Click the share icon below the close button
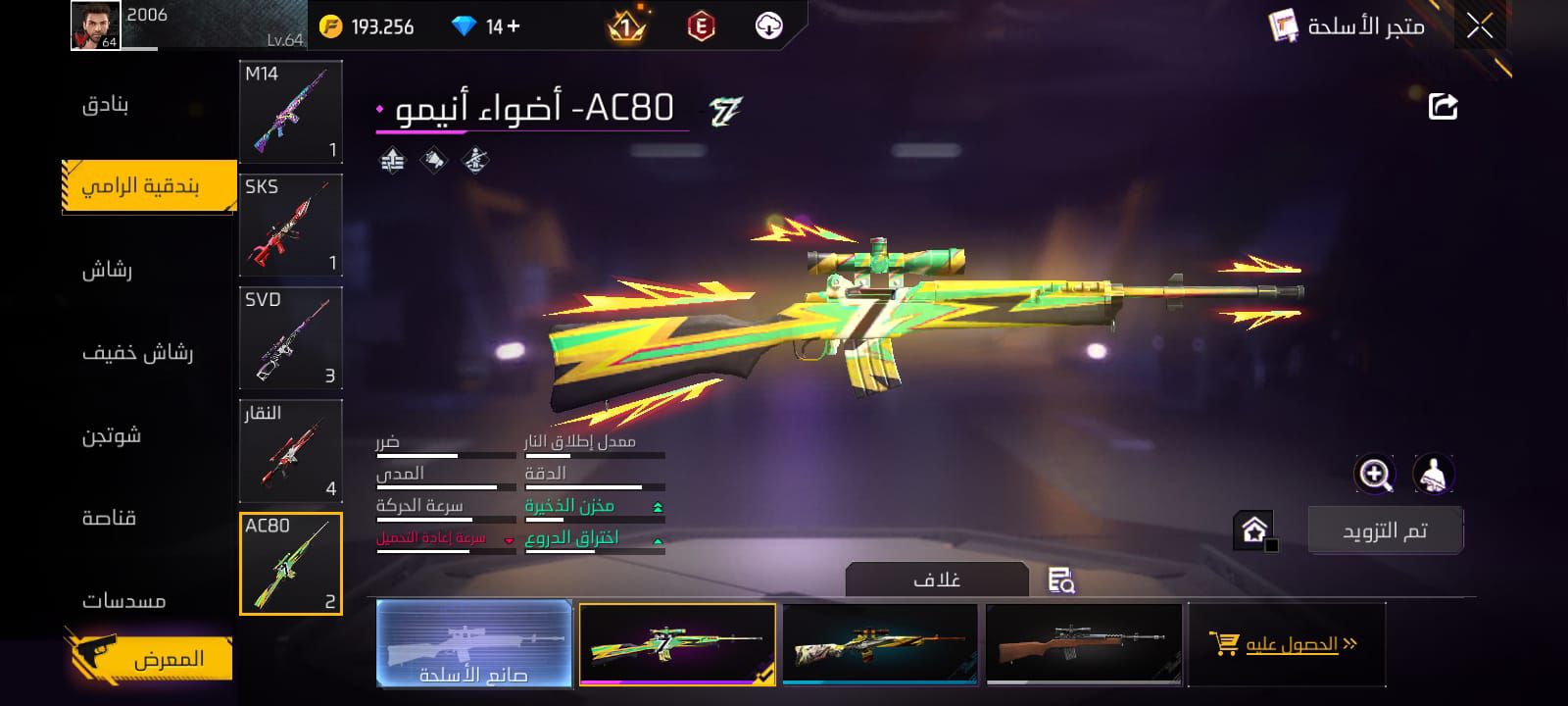1568x706 pixels. point(1441,106)
